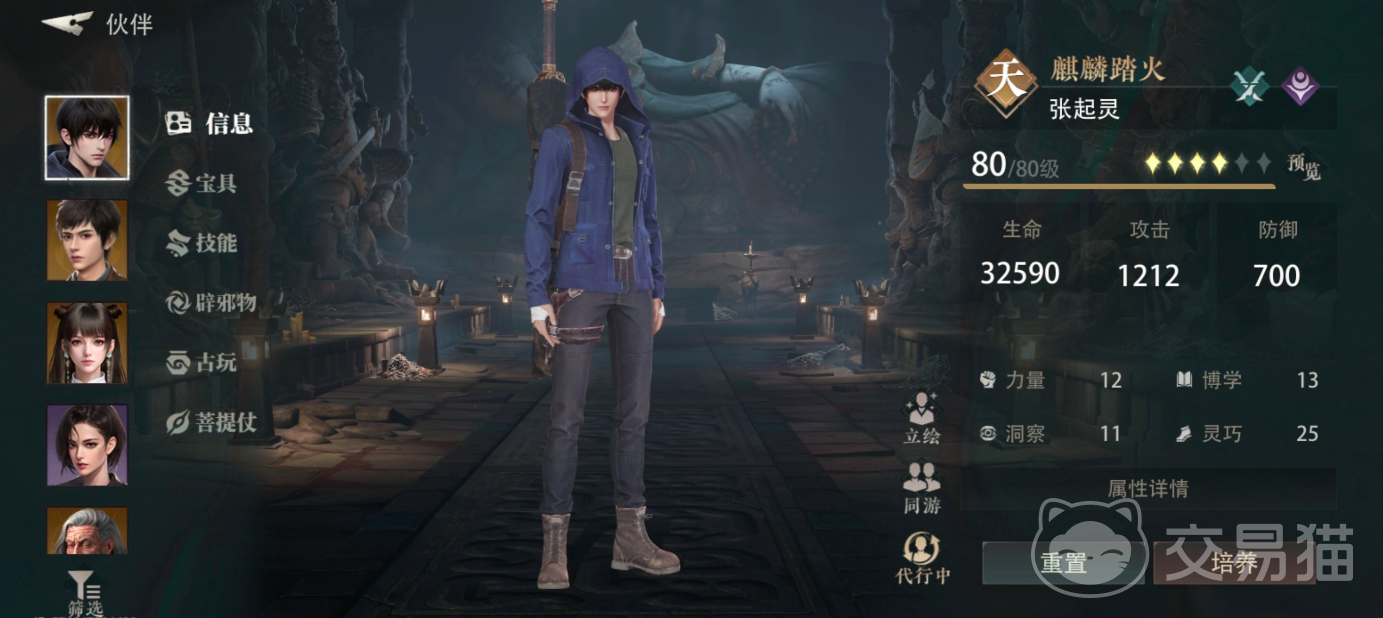Open the 预览 star preview

click(1304, 167)
